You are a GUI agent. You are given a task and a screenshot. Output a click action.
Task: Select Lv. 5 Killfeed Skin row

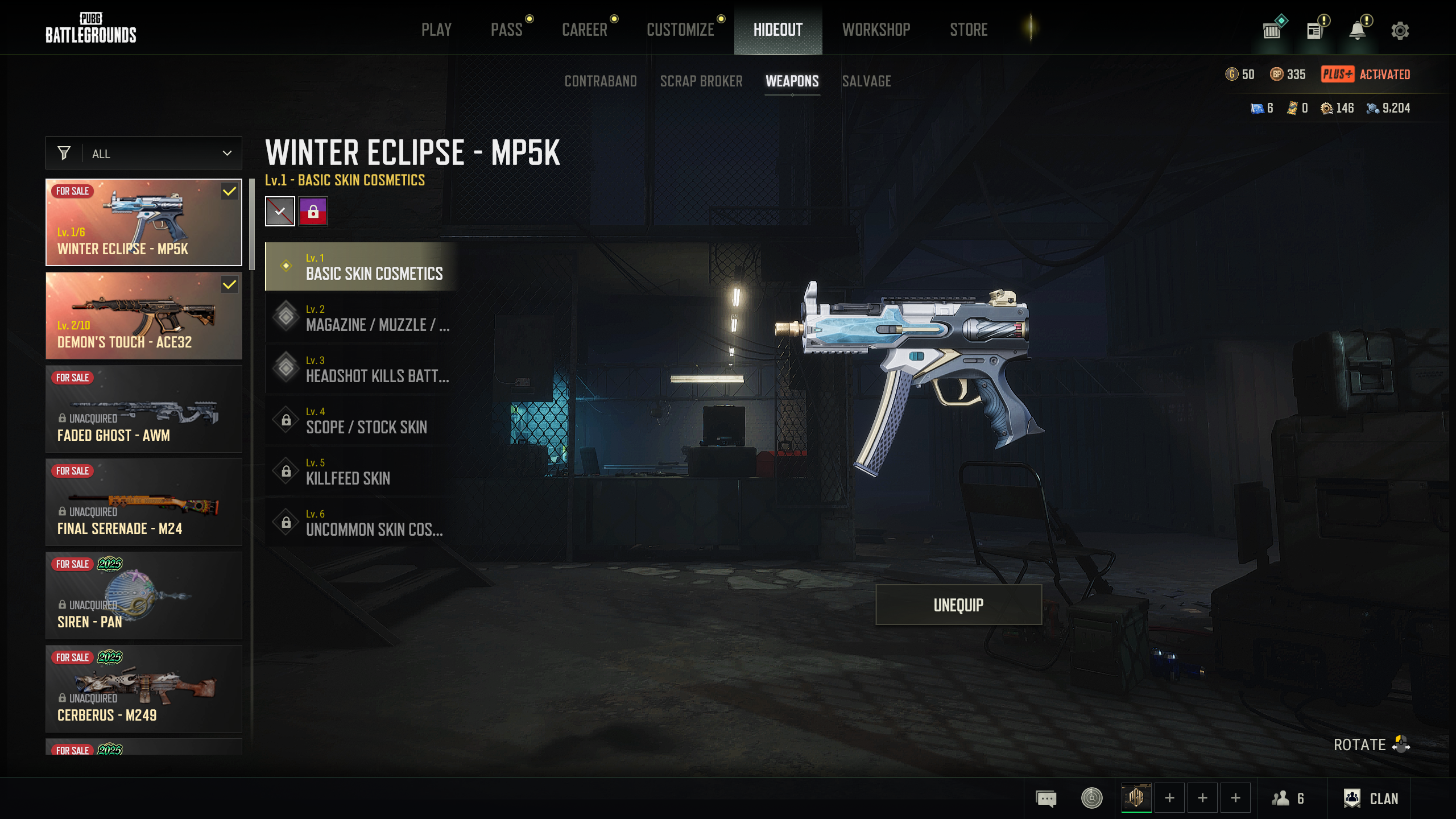[x=362, y=471]
